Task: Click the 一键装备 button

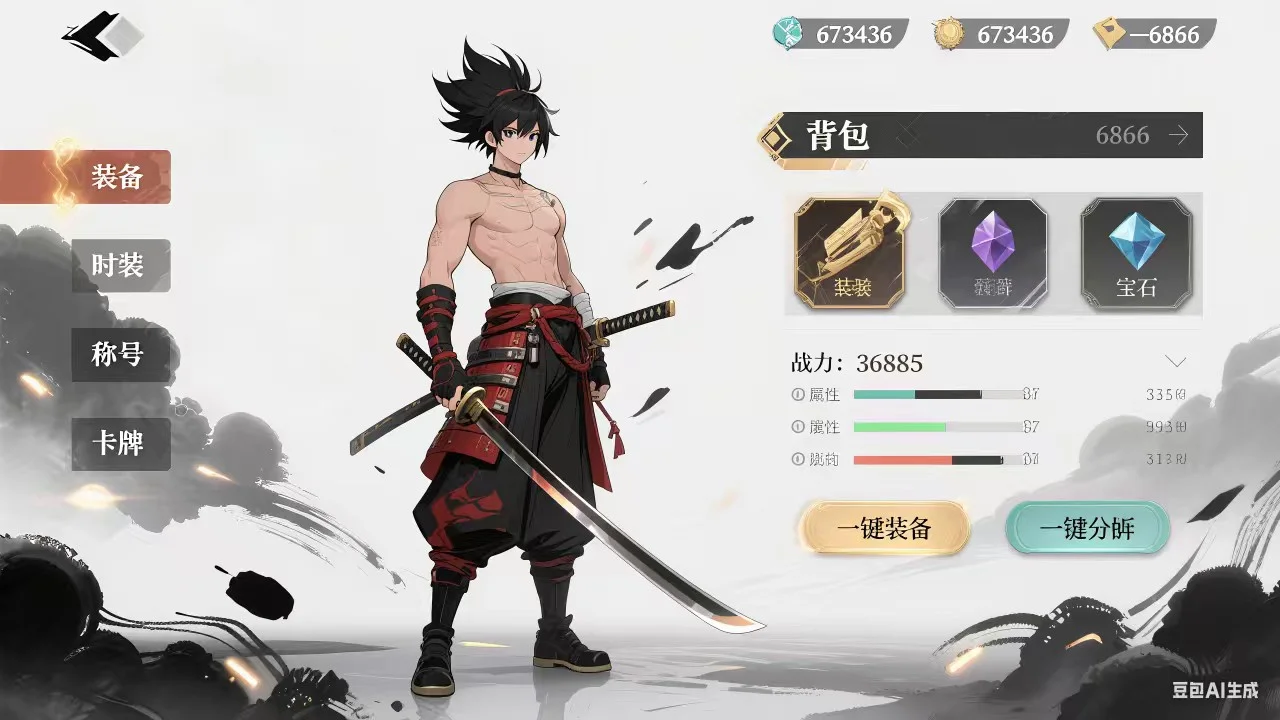Action: point(884,529)
